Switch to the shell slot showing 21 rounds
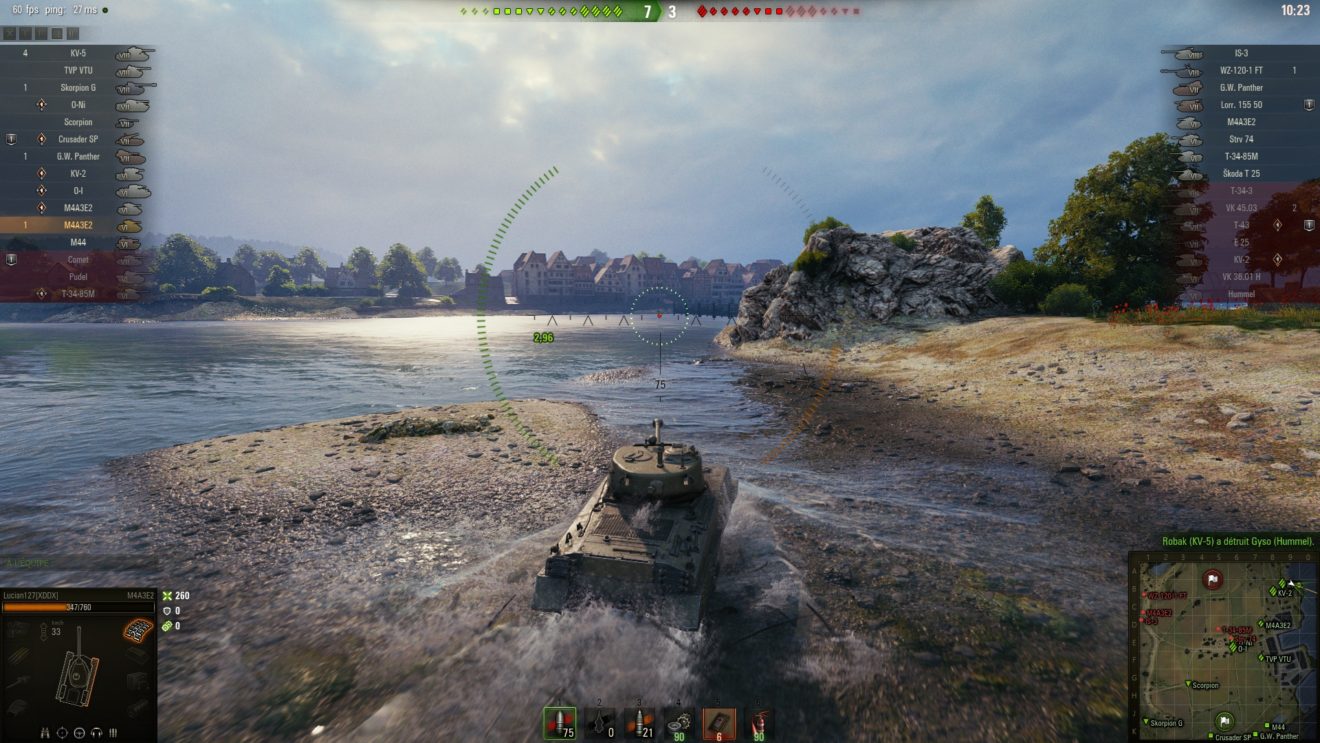Viewport: 1320px width, 743px height. pos(639,722)
